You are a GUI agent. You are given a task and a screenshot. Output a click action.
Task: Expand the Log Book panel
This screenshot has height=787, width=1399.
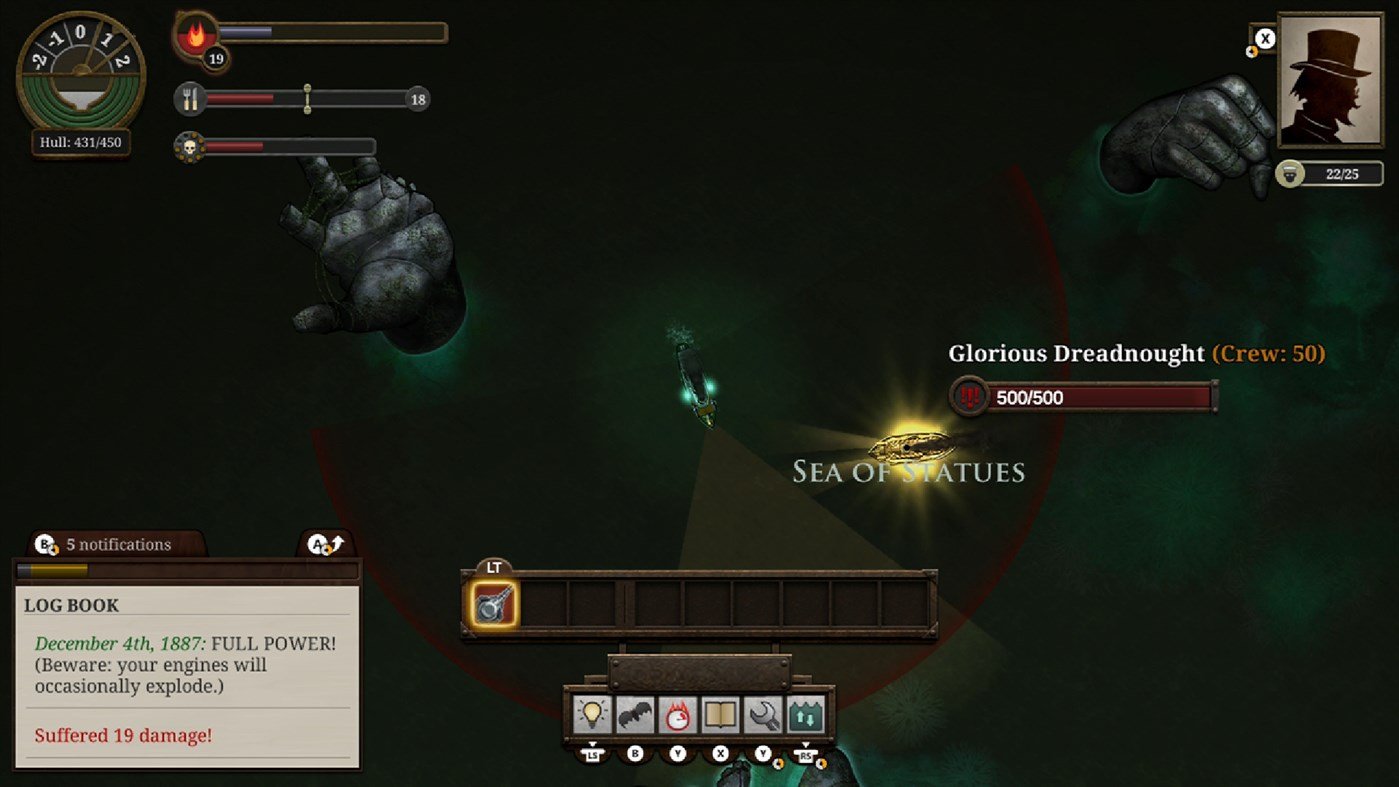tap(326, 545)
